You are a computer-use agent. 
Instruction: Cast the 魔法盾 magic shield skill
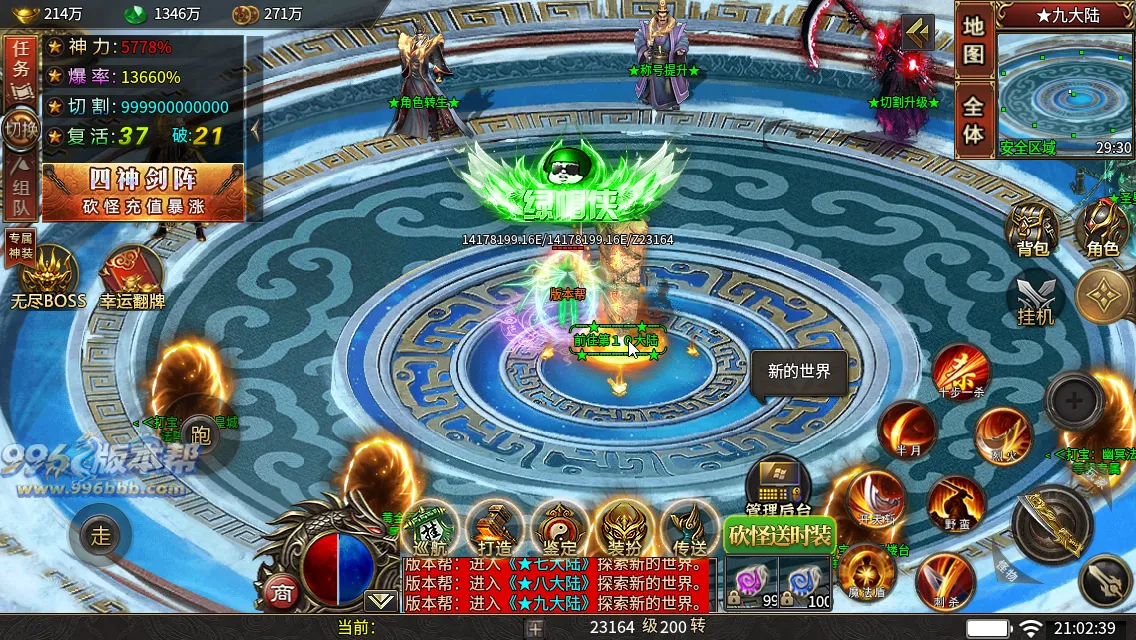point(866,573)
